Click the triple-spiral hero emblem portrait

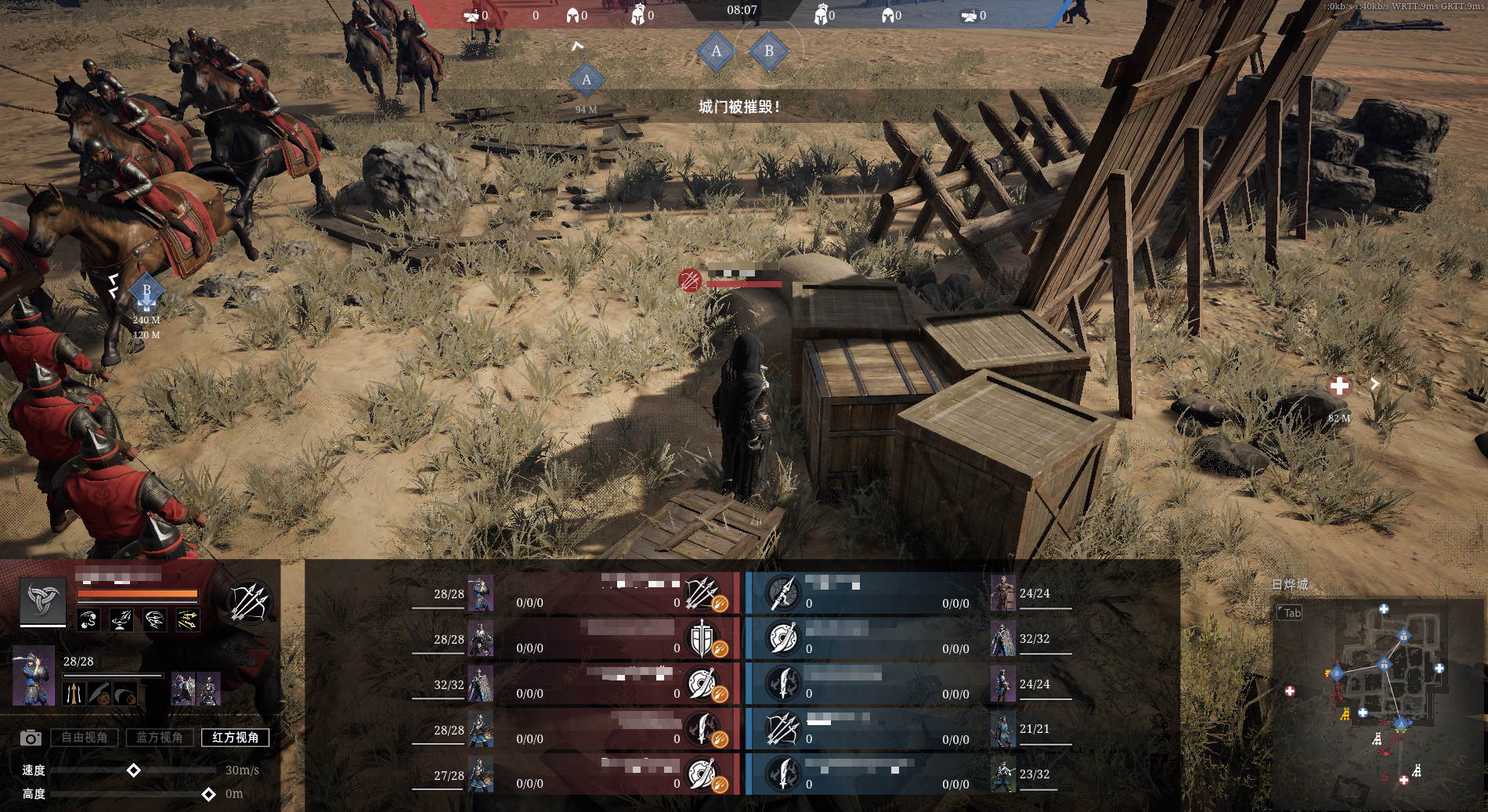tap(42, 601)
